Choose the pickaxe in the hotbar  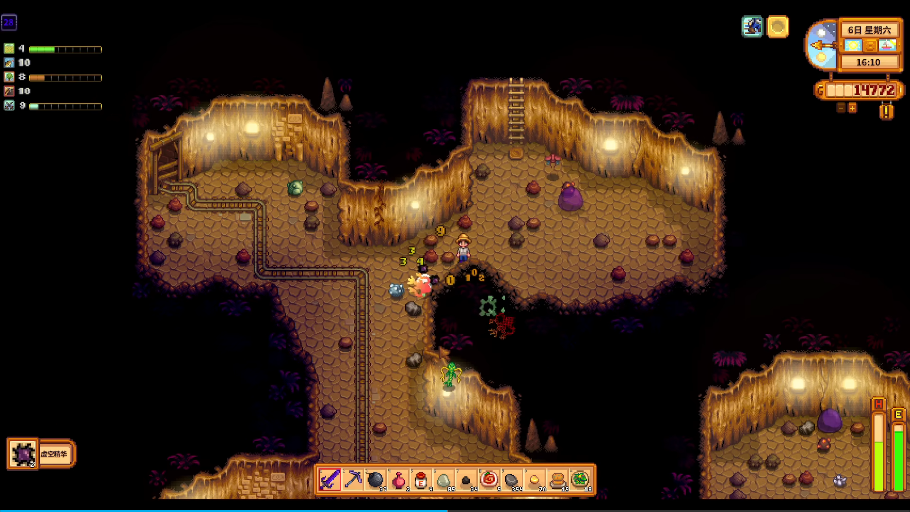pos(353,480)
